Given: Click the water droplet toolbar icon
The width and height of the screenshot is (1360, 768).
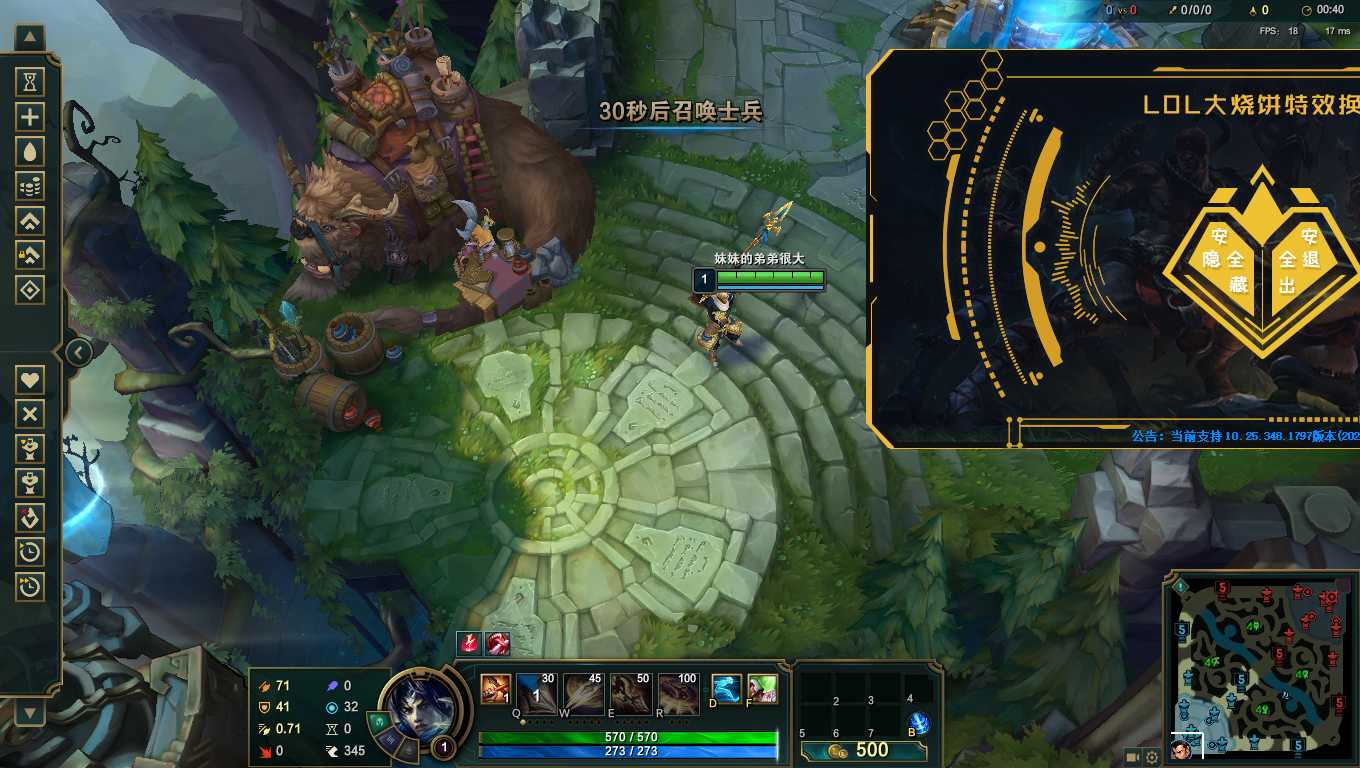Looking at the screenshot, I should click(x=30, y=152).
